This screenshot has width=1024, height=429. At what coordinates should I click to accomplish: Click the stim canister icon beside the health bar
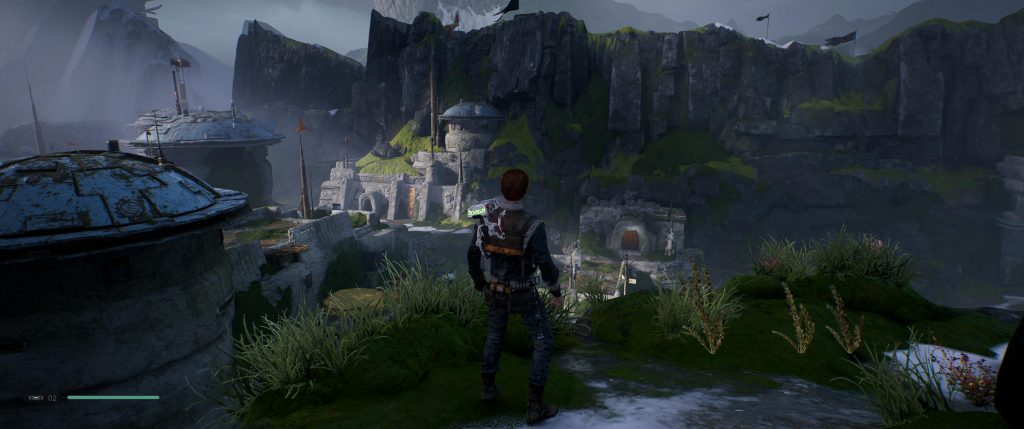click(x=35, y=397)
